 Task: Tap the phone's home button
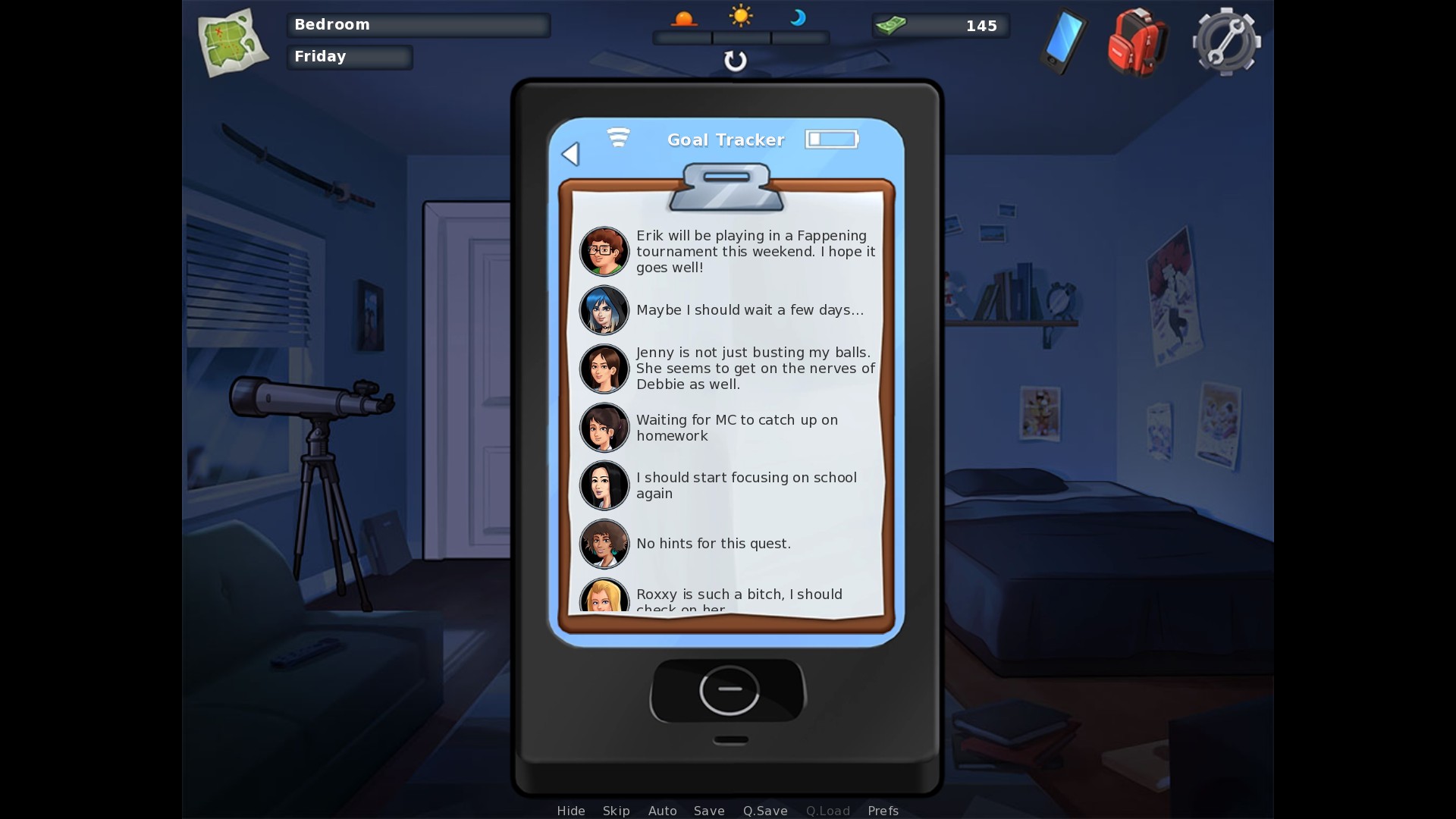pos(729,689)
